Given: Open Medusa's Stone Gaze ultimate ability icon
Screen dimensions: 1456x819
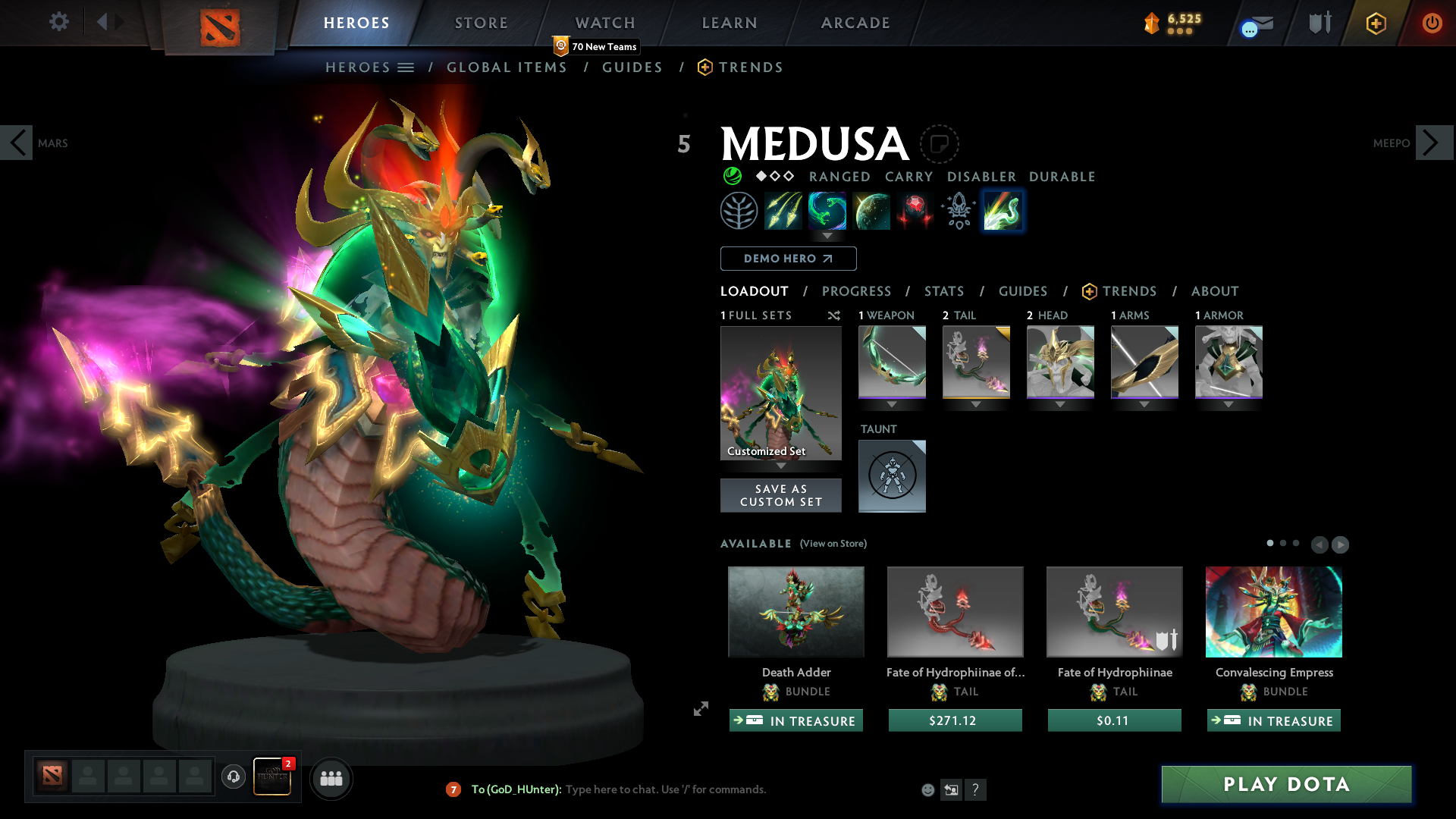Looking at the screenshot, I should (1003, 211).
